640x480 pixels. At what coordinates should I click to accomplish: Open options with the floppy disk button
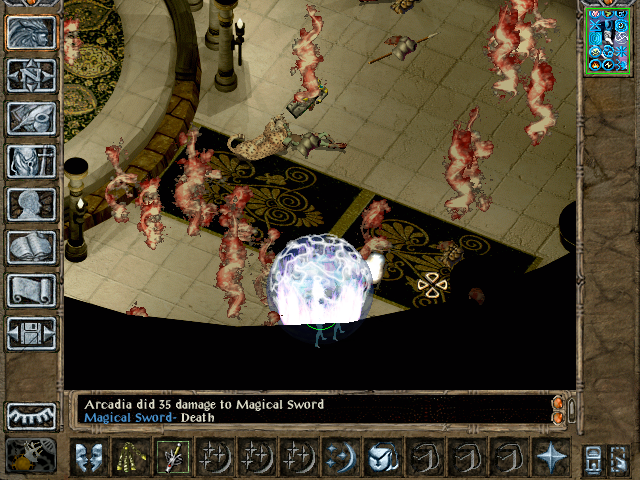(31, 333)
